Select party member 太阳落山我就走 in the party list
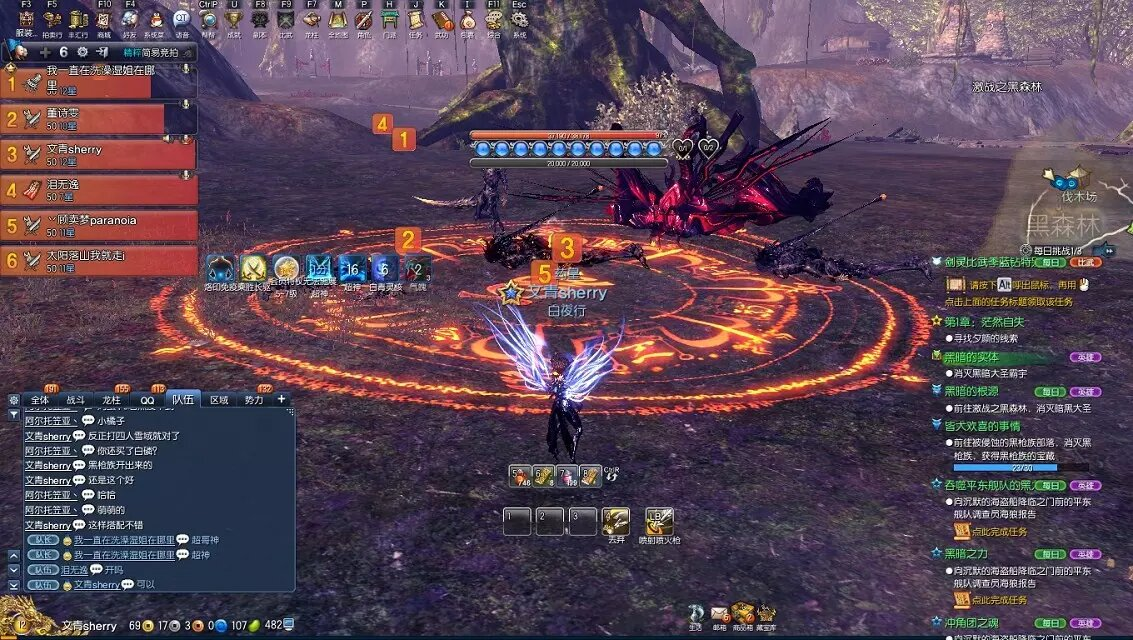Image resolution: width=1133 pixels, height=640 pixels. (x=98, y=261)
